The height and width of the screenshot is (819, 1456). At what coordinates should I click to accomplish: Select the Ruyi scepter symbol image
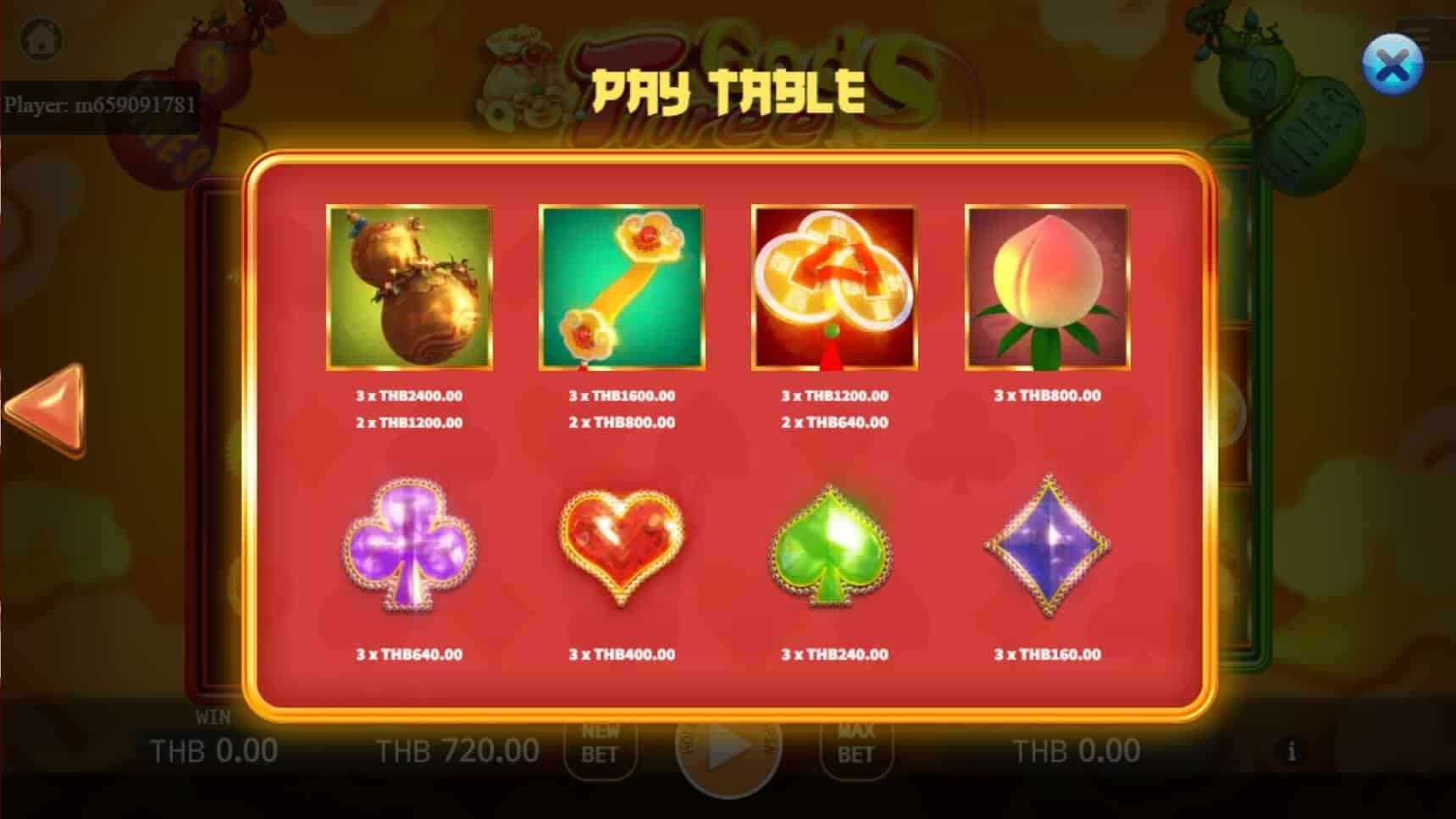coord(623,287)
